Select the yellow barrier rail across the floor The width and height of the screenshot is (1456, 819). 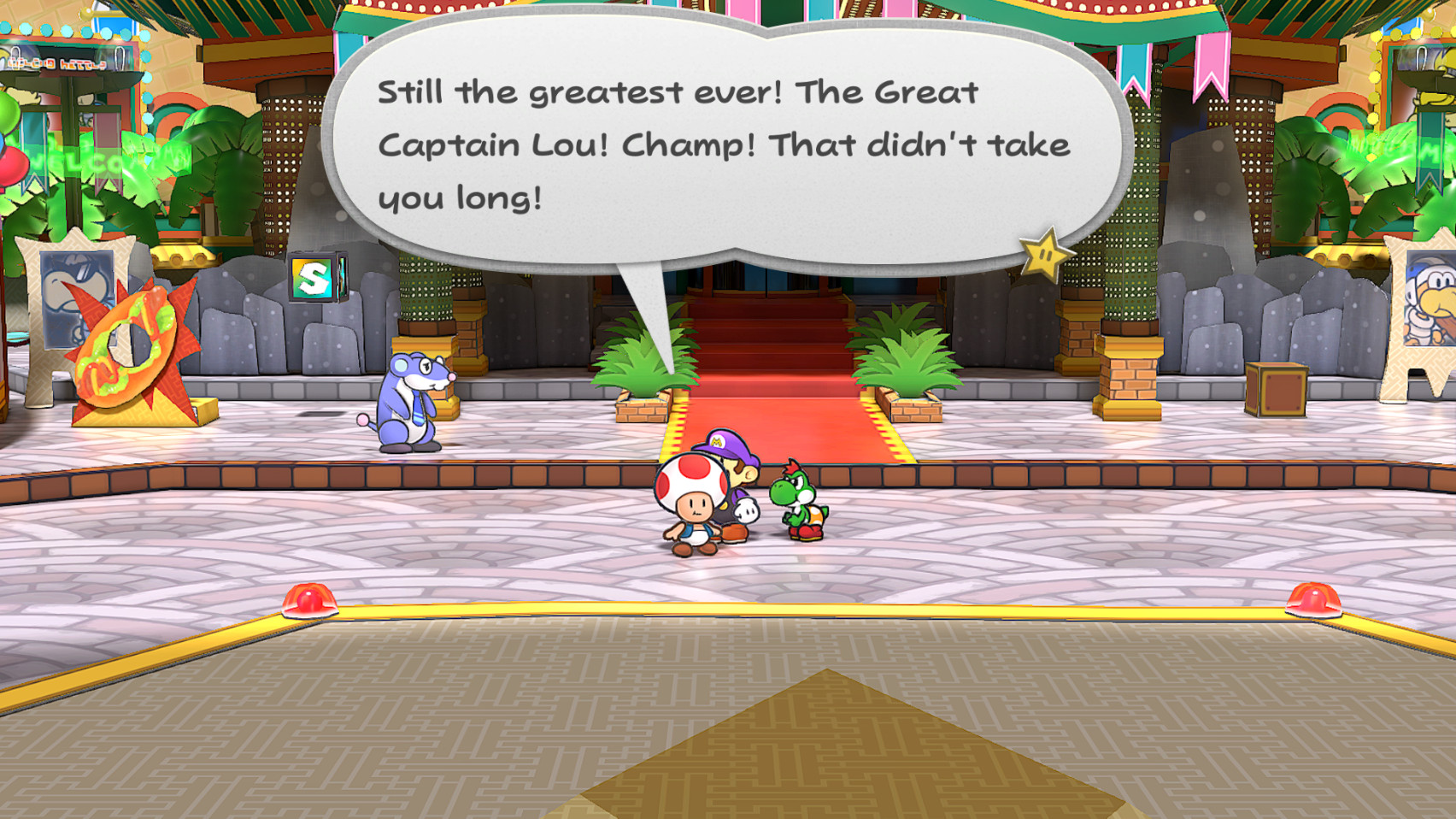[x=812, y=611]
